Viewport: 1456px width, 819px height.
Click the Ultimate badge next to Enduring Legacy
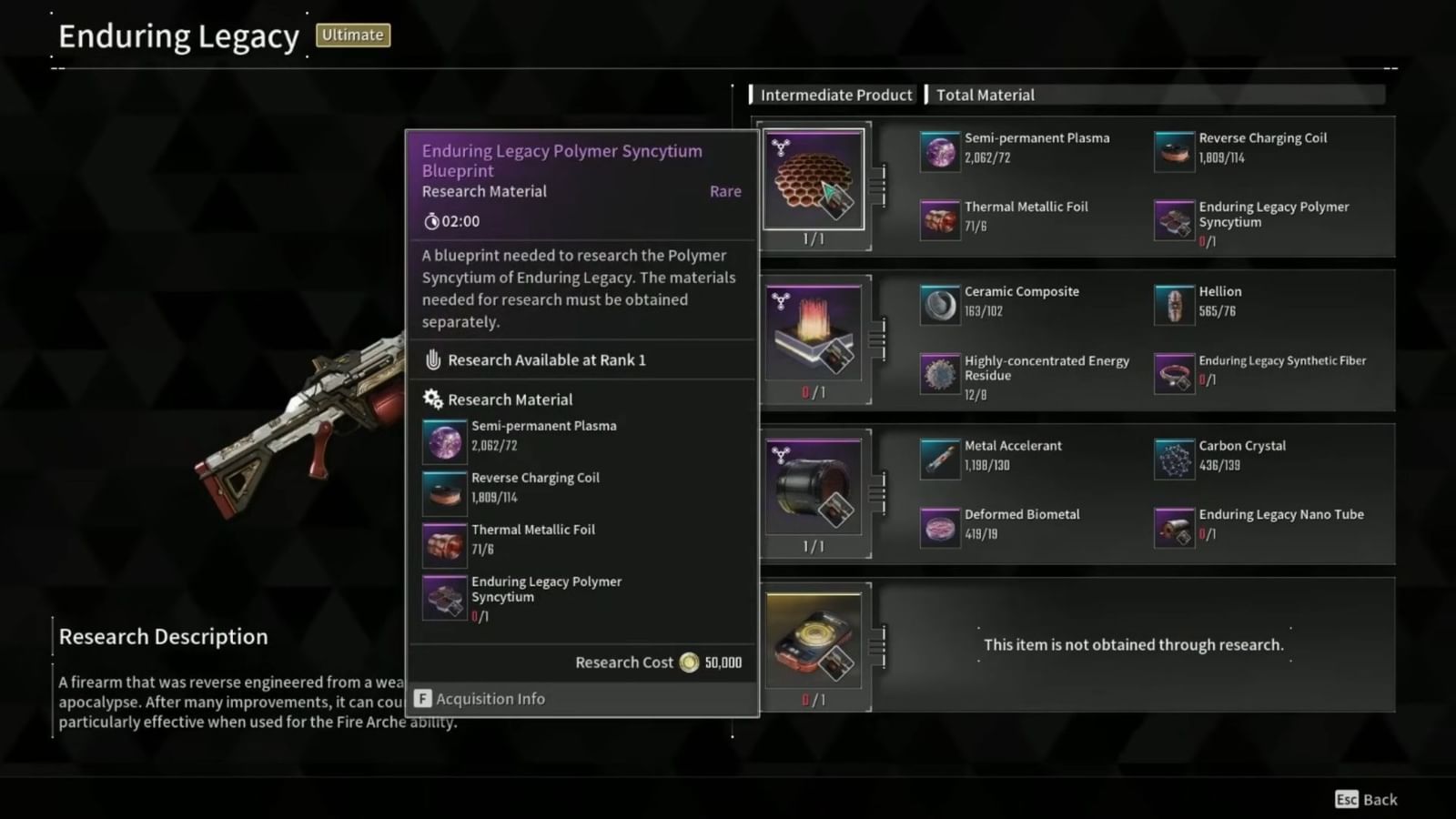(x=352, y=35)
